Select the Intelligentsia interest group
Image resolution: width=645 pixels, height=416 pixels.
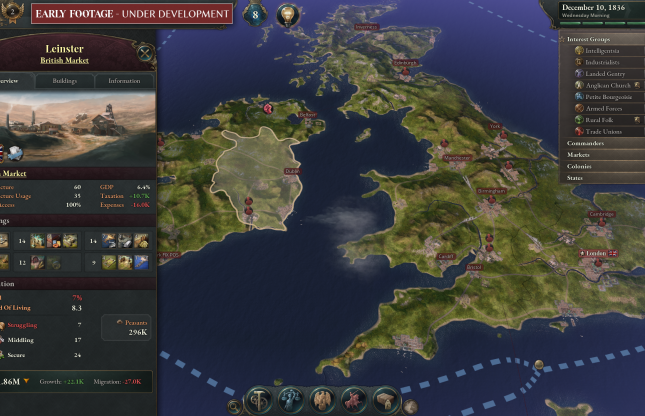point(600,49)
